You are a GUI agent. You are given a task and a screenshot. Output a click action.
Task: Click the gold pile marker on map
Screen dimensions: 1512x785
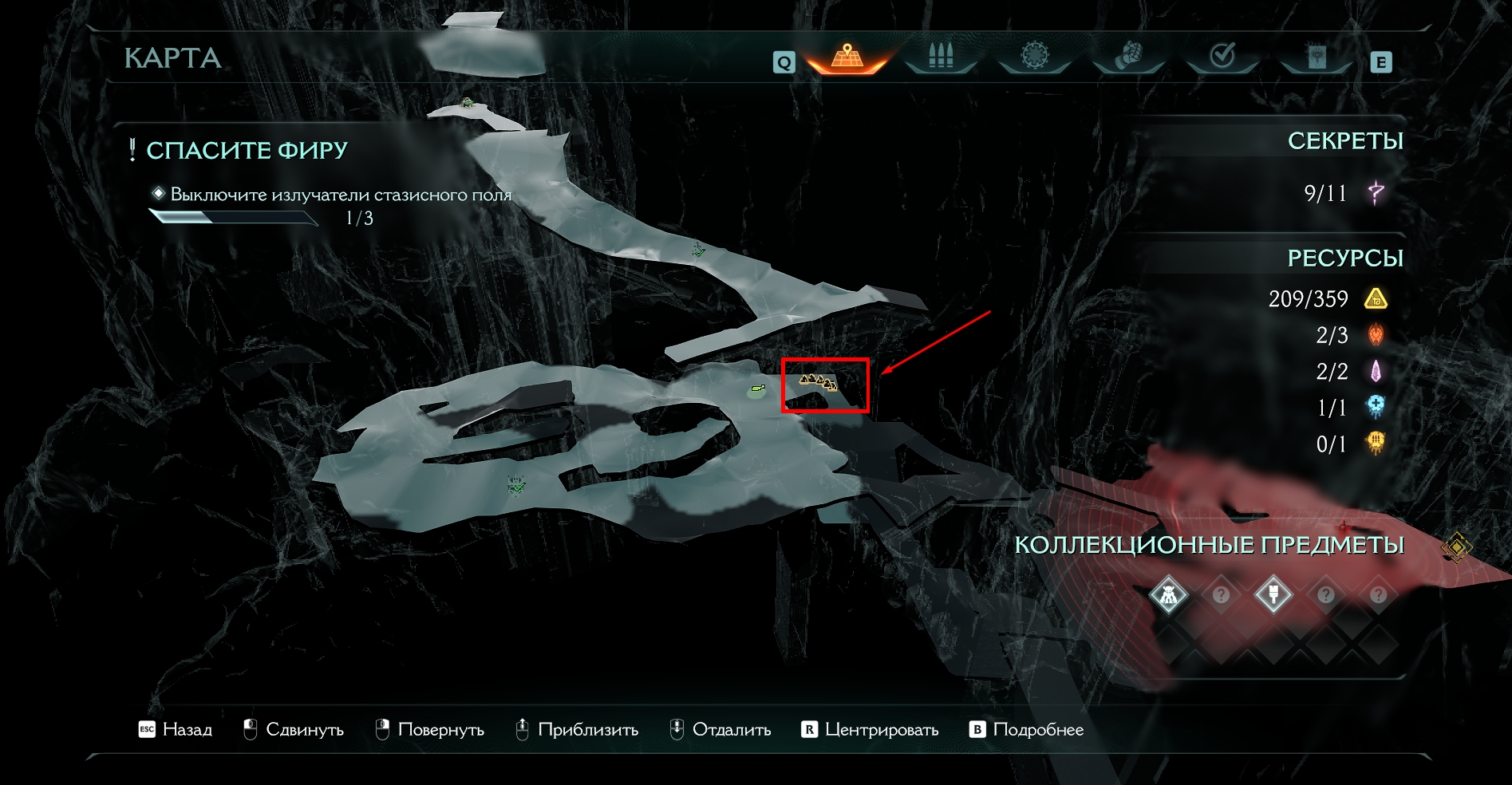pos(819,382)
